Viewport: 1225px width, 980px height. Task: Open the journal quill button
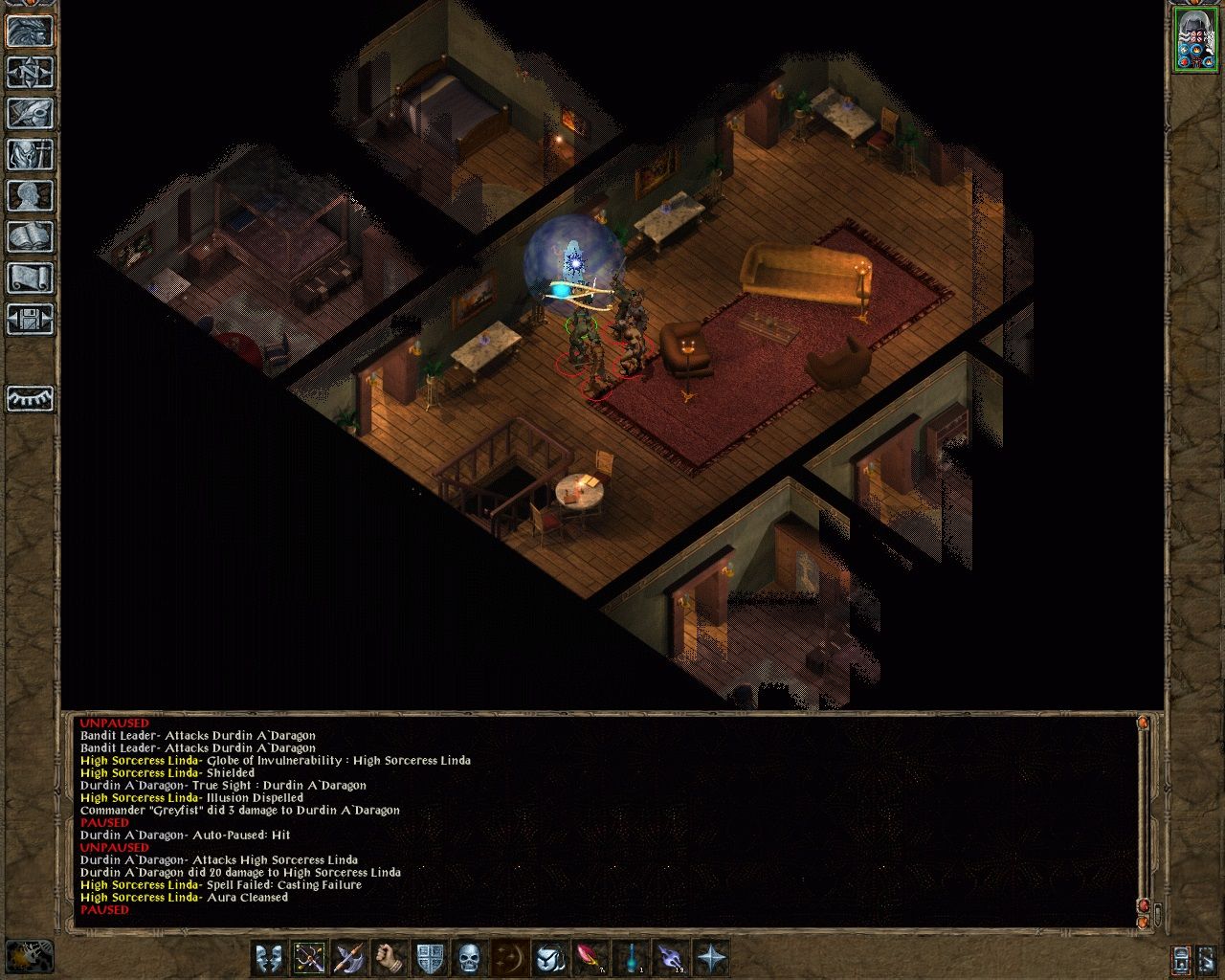pos(30,114)
